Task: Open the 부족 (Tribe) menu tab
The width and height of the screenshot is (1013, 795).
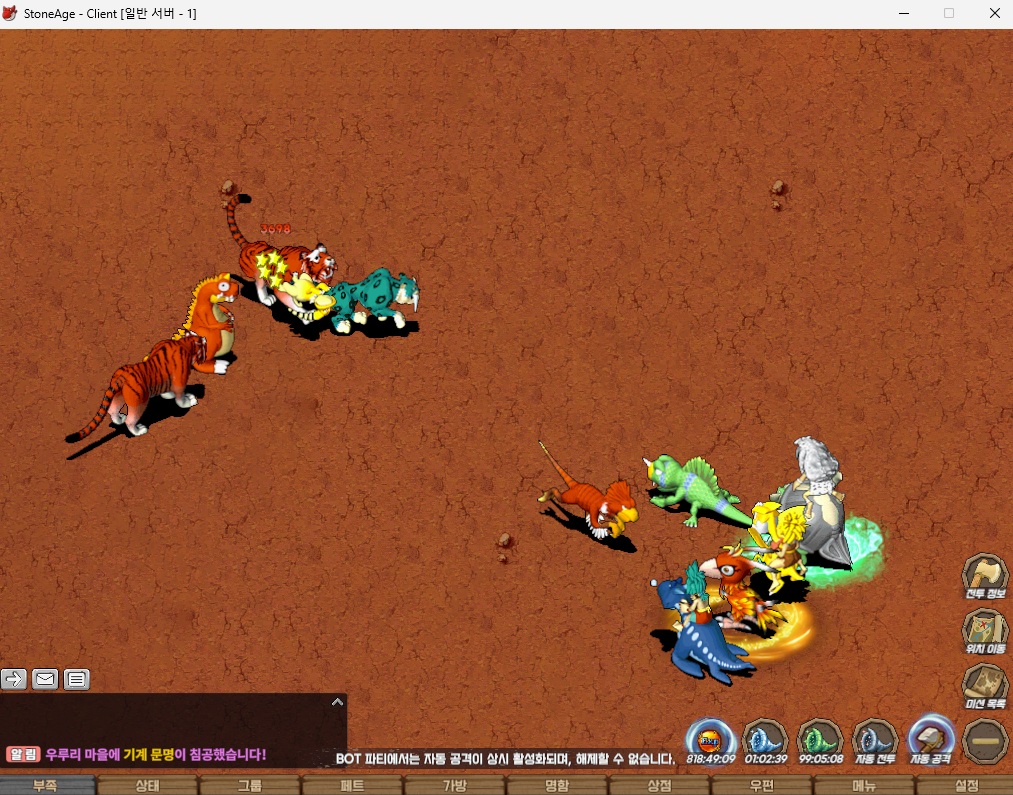Action: pyautogui.click(x=45, y=786)
